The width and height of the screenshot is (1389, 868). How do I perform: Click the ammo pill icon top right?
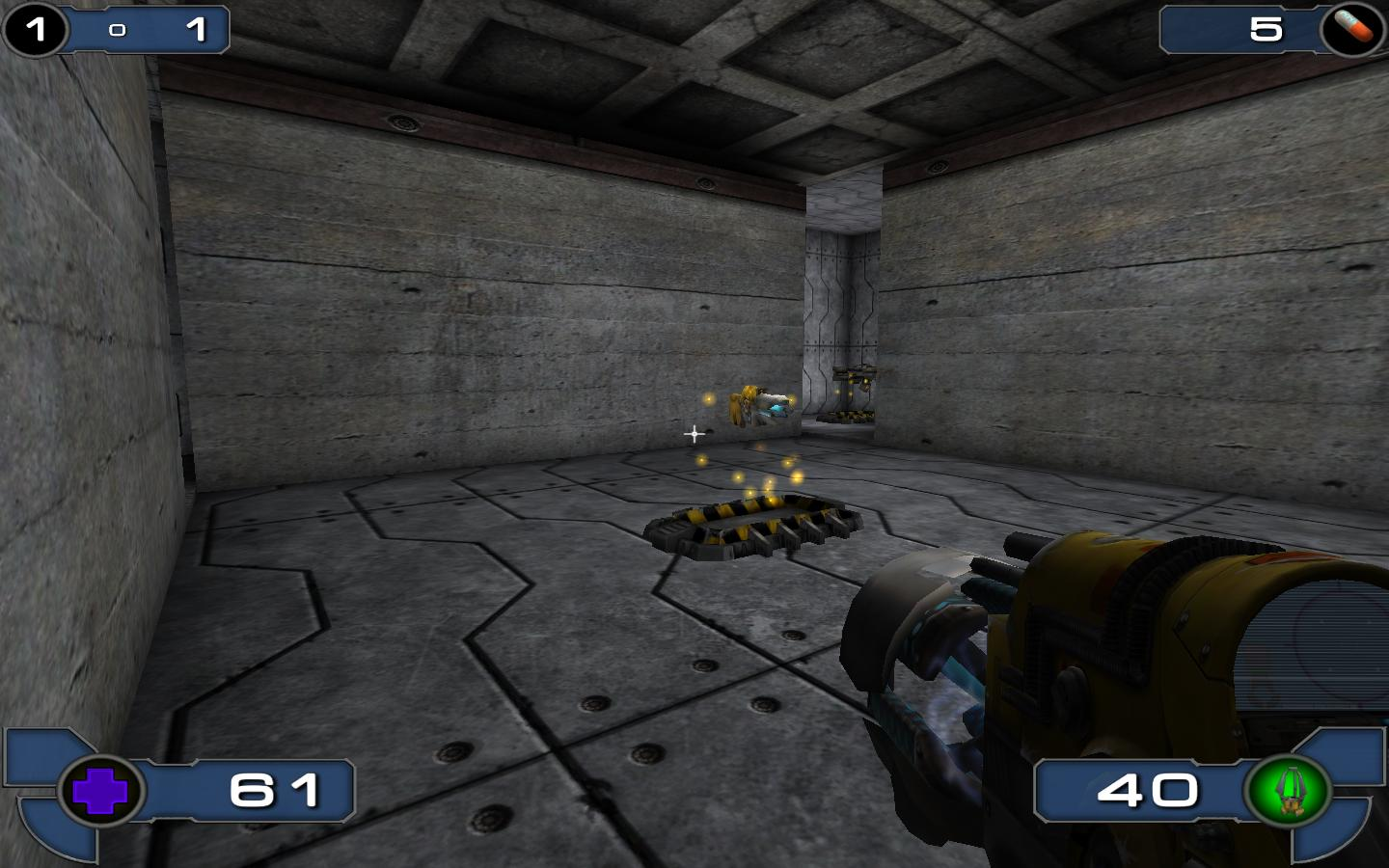click(x=1354, y=28)
